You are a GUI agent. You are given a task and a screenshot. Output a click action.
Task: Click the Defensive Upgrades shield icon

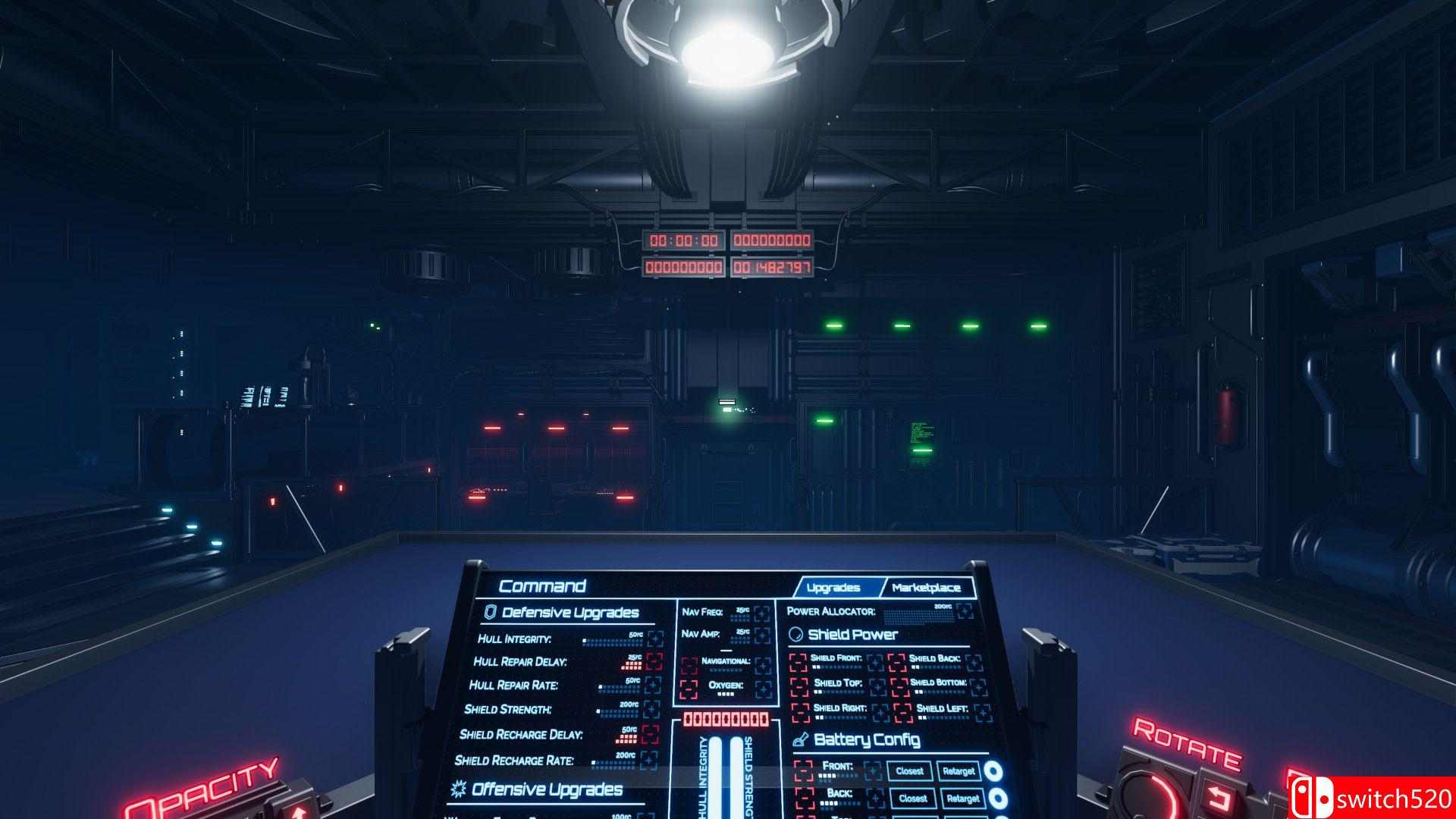click(x=489, y=611)
